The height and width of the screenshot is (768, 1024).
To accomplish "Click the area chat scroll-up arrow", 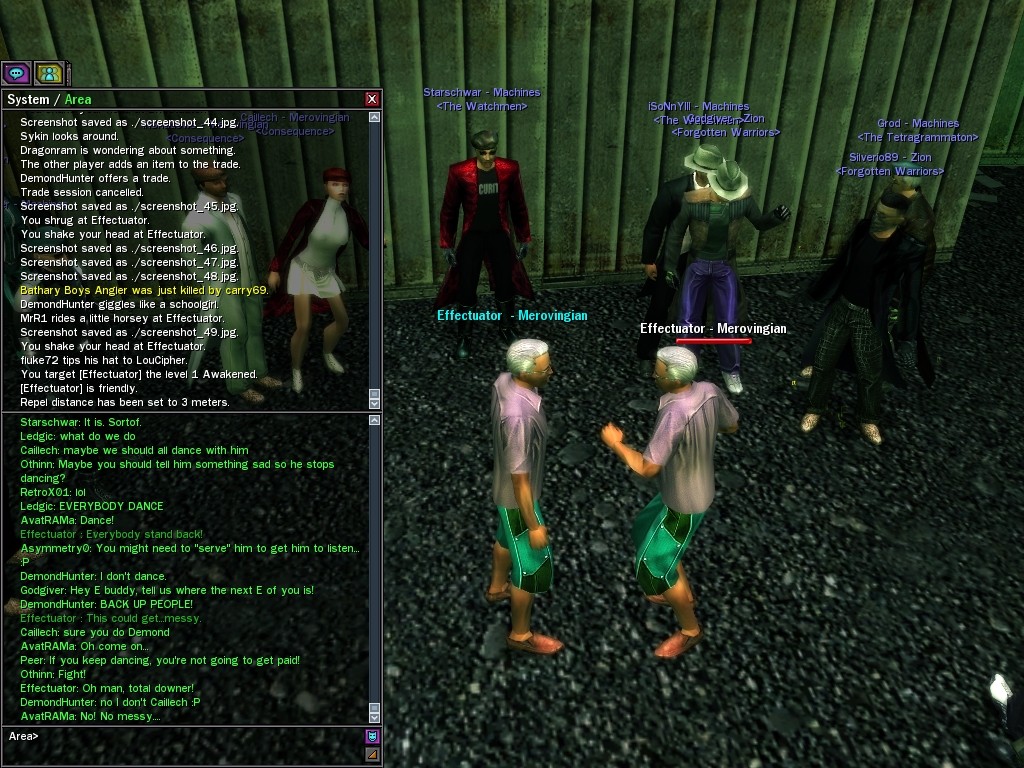I will point(375,421).
